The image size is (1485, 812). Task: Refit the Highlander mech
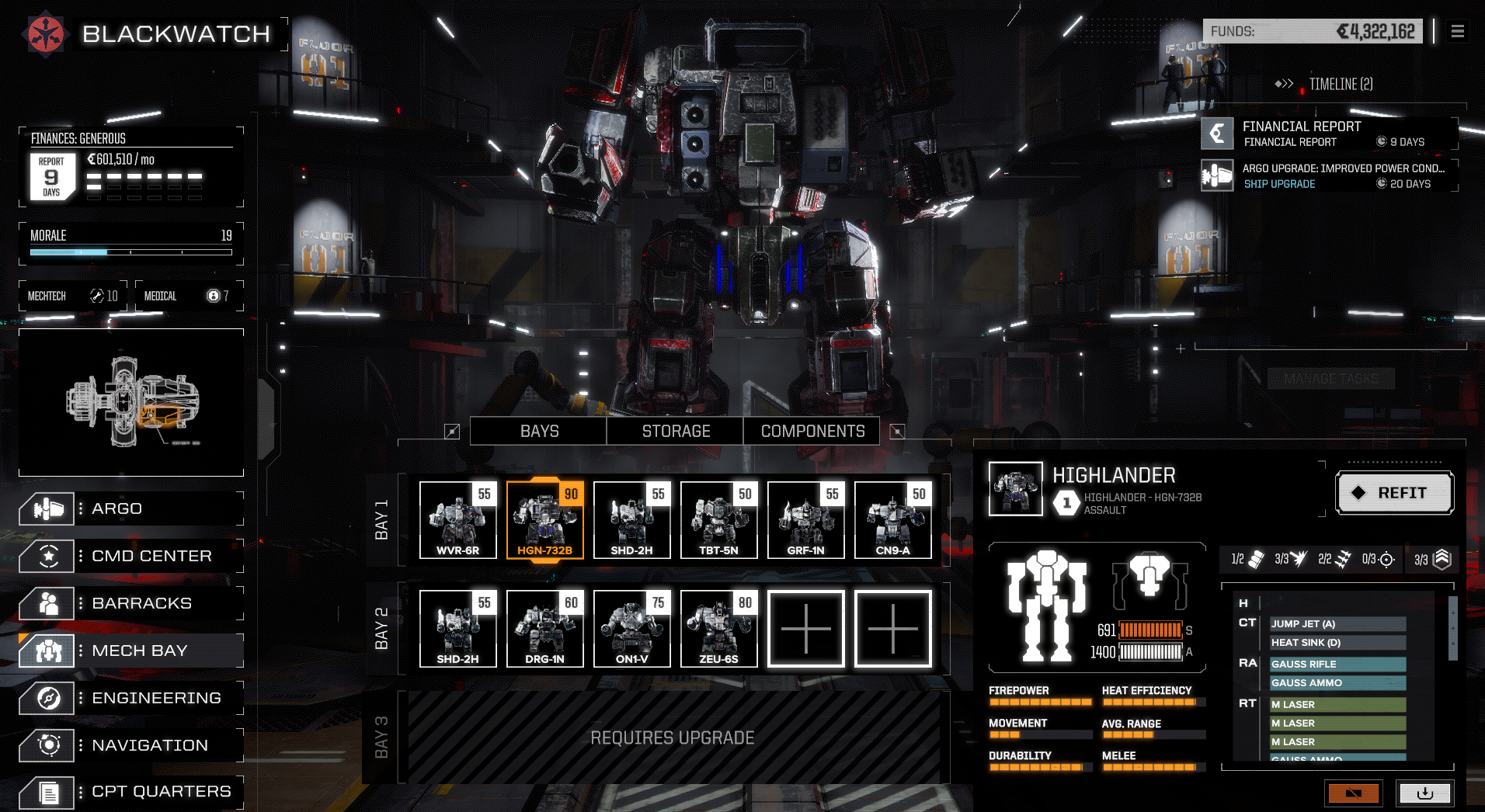1394,493
